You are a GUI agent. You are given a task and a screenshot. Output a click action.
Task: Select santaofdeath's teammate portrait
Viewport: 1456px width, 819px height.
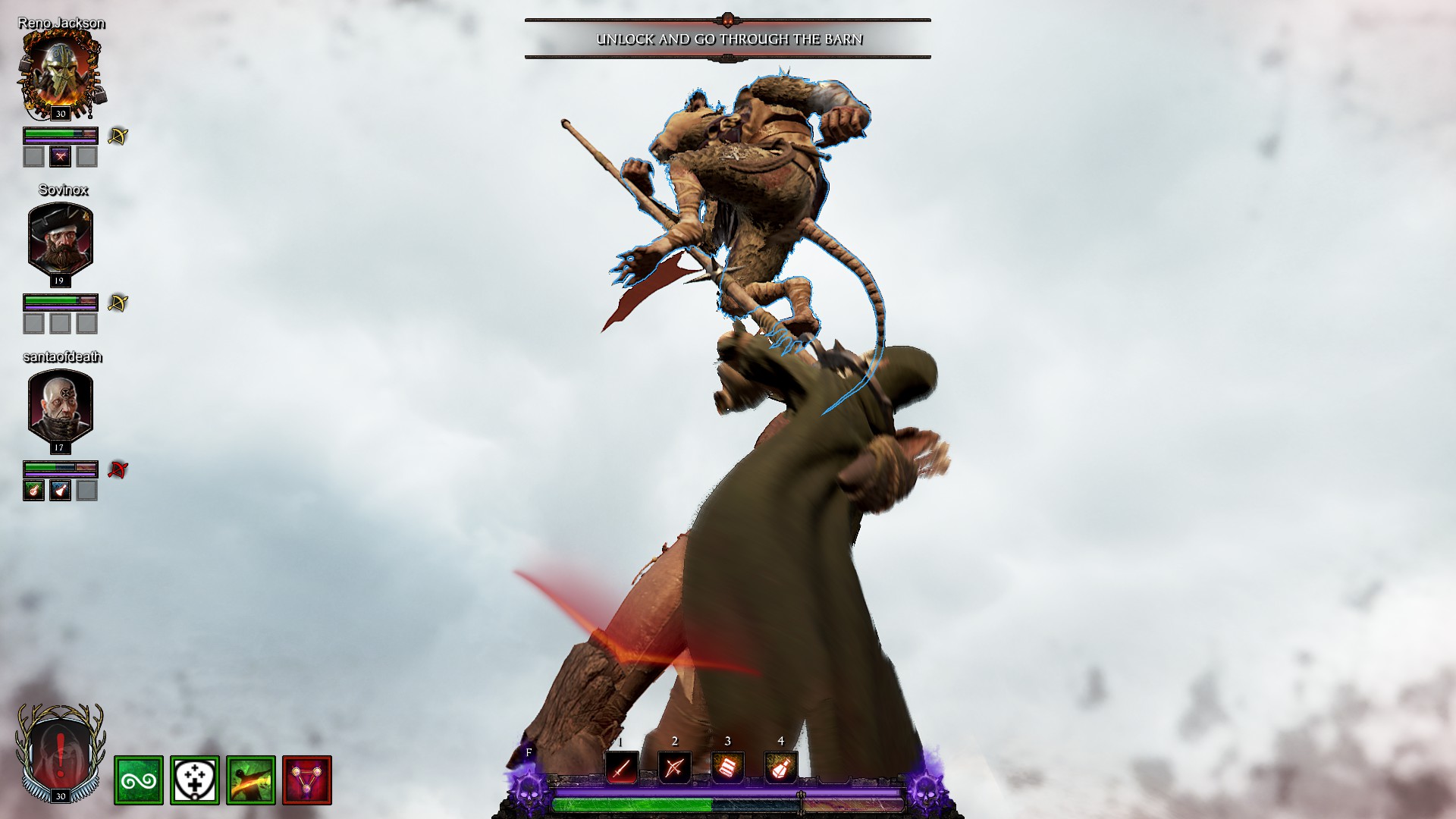click(x=61, y=403)
